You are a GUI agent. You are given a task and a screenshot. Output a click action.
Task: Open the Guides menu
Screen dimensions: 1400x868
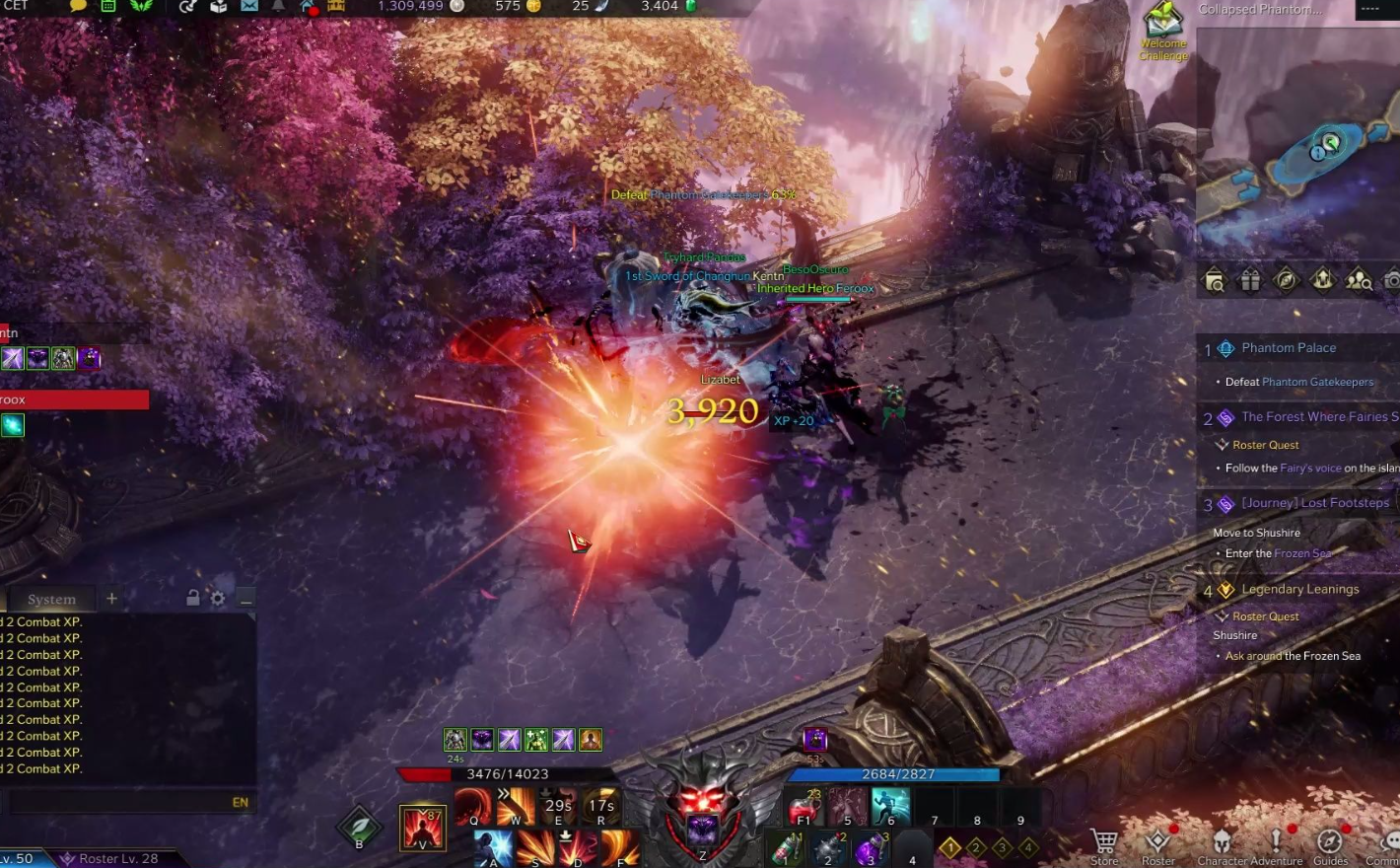point(1330,844)
